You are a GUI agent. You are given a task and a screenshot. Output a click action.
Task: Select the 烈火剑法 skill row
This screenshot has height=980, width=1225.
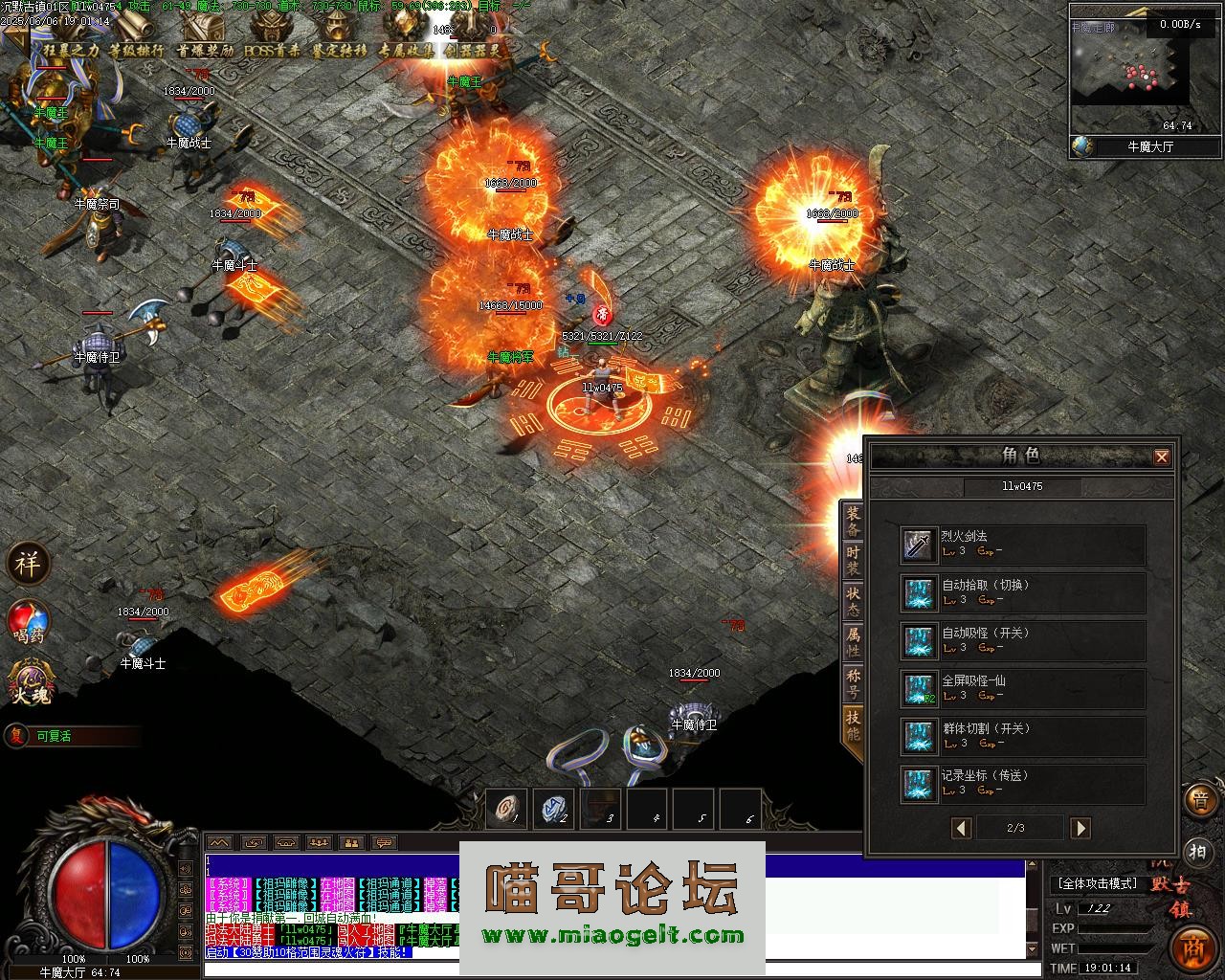coord(1022,546)
